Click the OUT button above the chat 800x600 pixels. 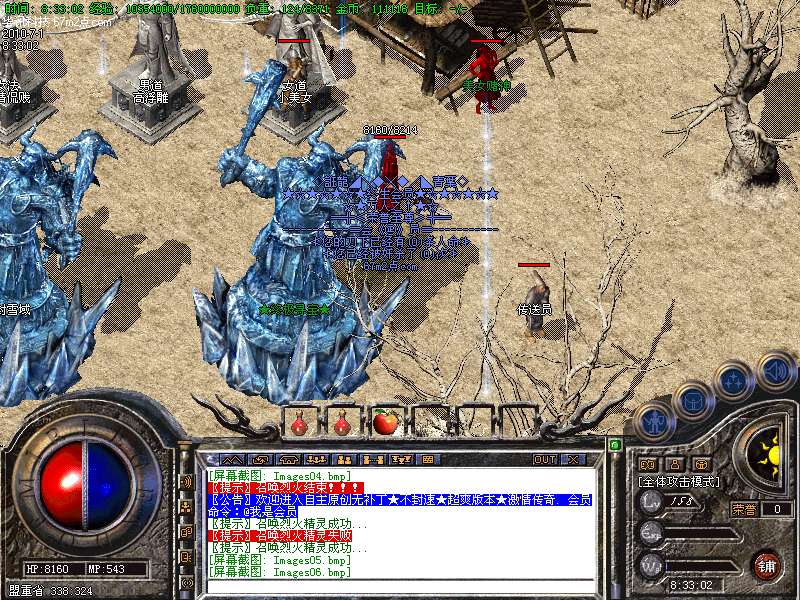click(x=544, y=459)
